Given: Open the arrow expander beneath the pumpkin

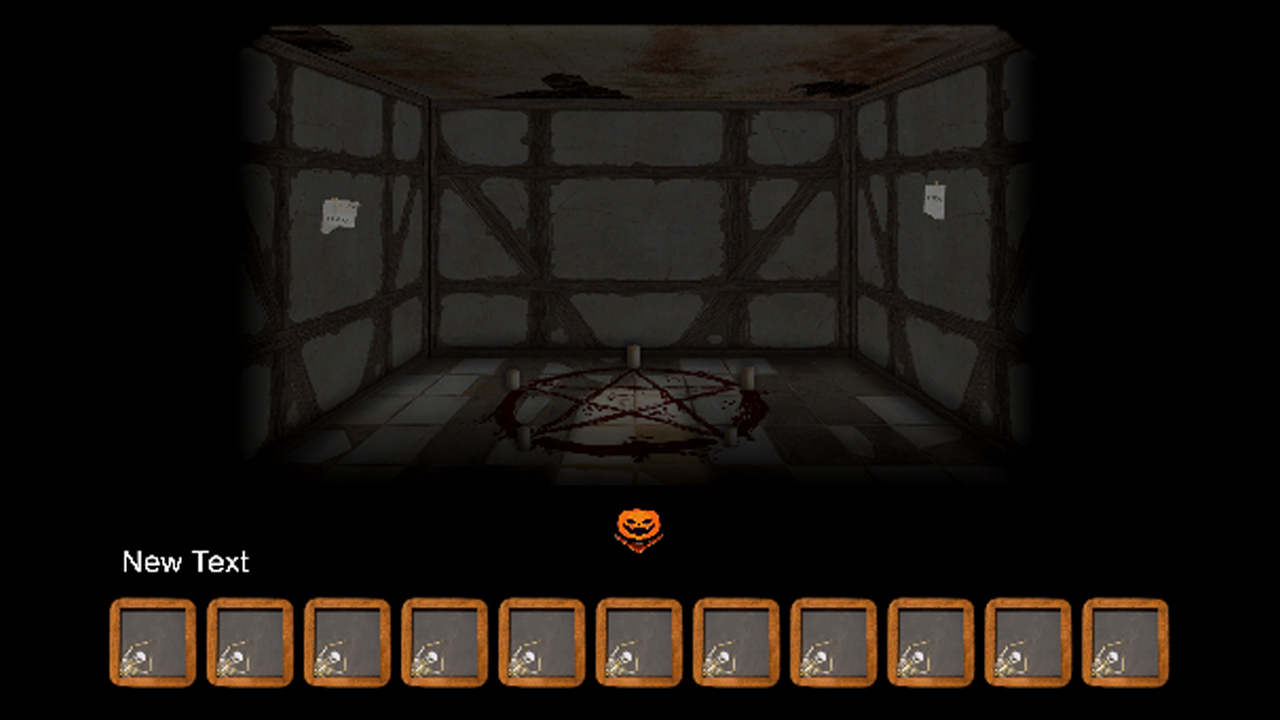Looking at the screenshot, I should (x=639, y=545).
